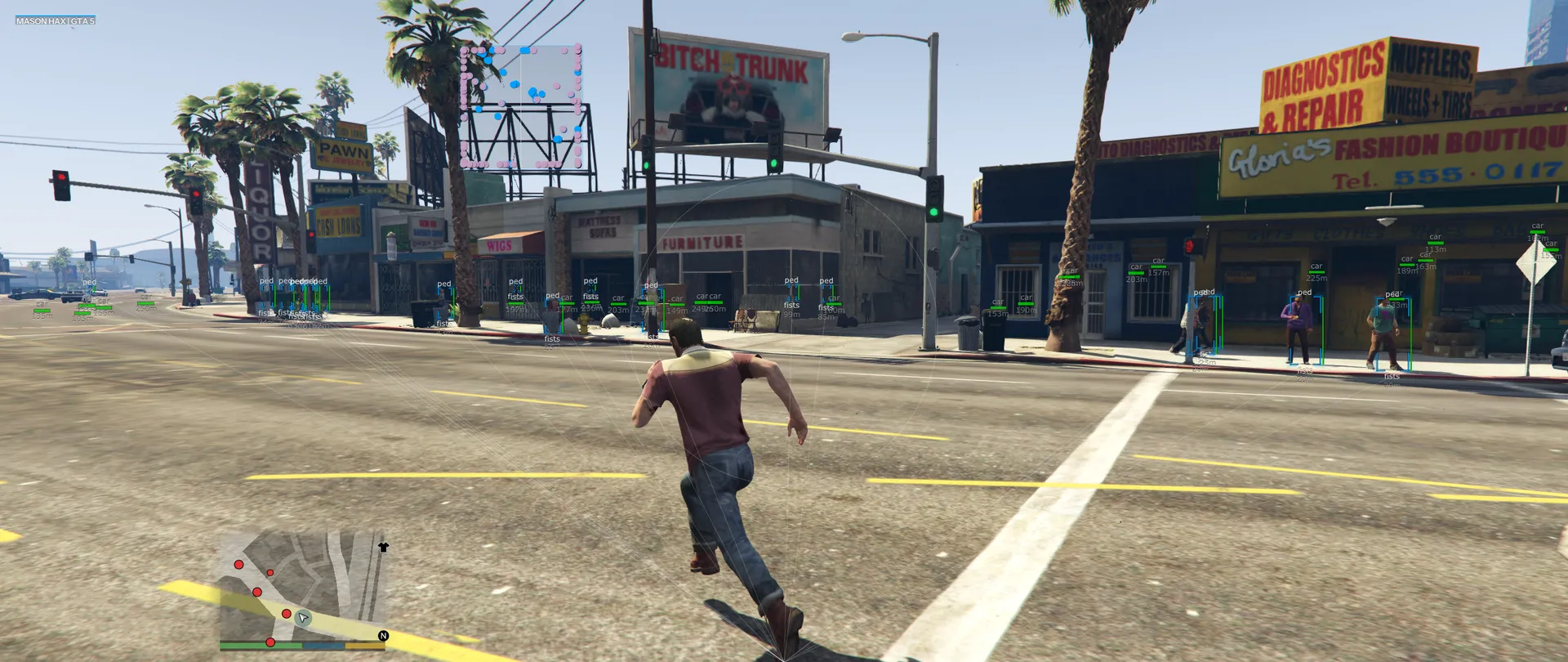Click the 'car 203m' ESP label on the far left
The width and height of the screenshot is (1568, 662).
coord(620,304)
